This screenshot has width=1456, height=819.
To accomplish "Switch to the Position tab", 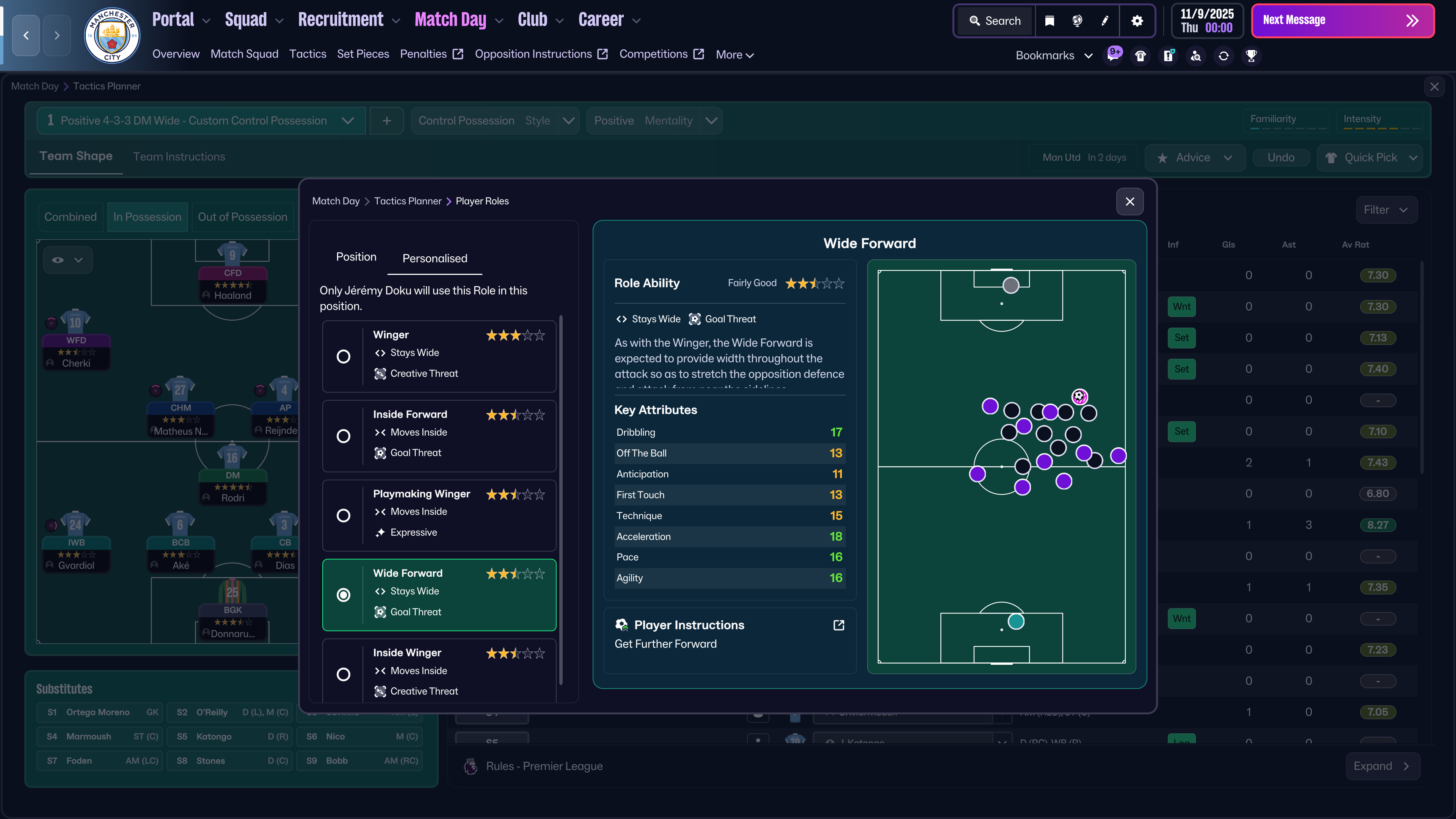I will pyautogui.click(x=356, y=257).
